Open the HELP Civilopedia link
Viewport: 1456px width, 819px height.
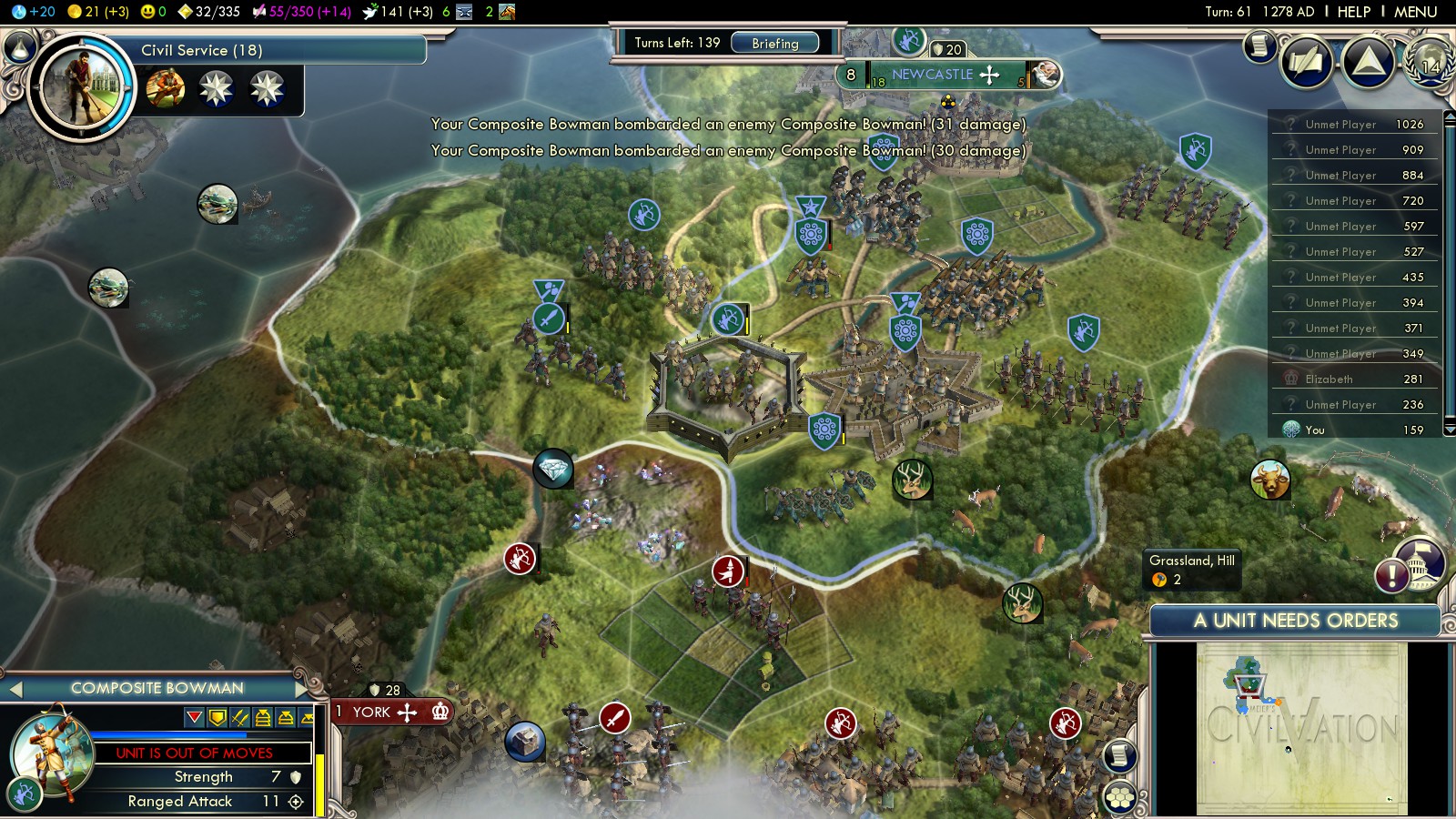tap(1353, 12)
